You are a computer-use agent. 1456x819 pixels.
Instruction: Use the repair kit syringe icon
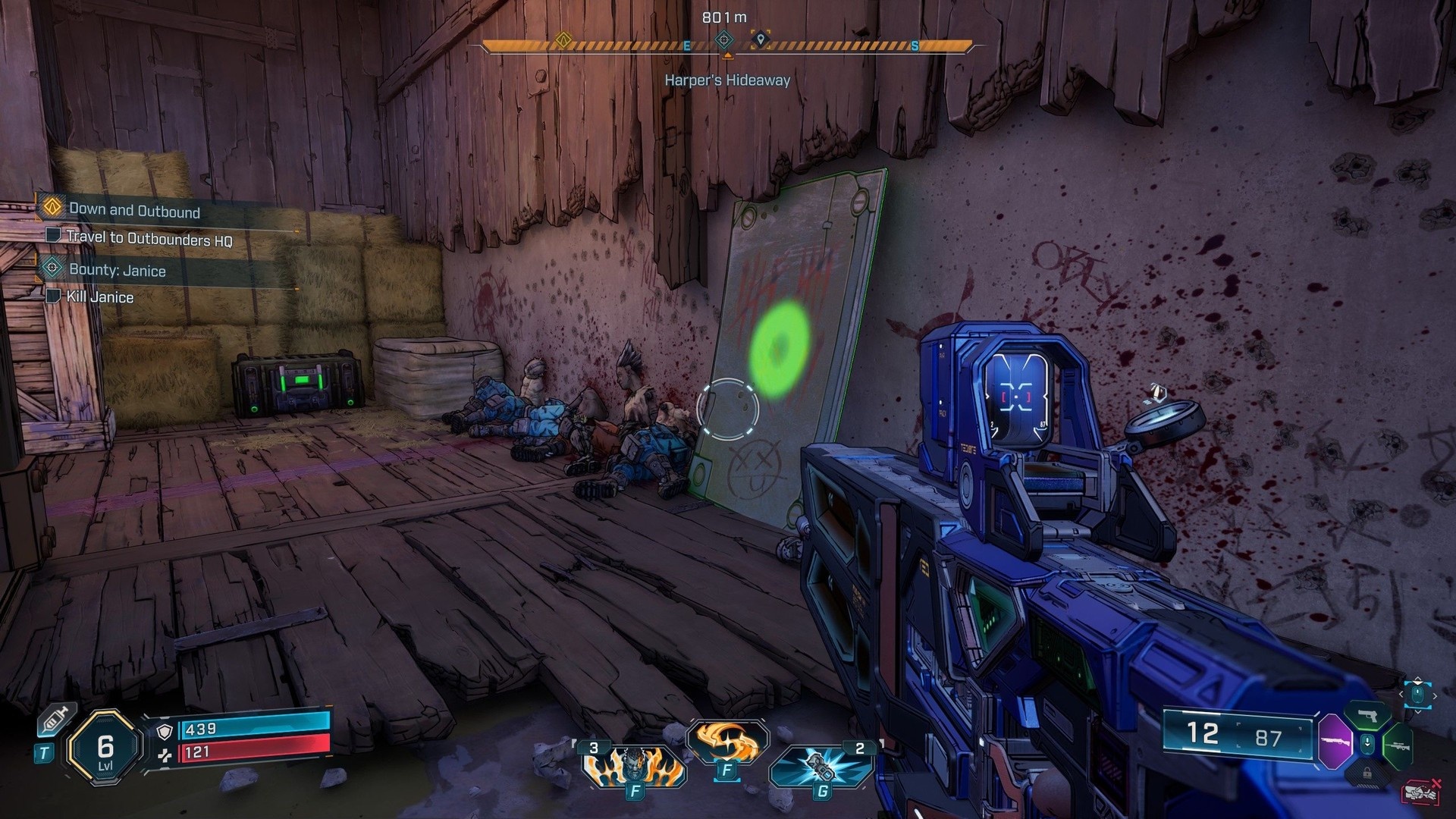(58, 719)
